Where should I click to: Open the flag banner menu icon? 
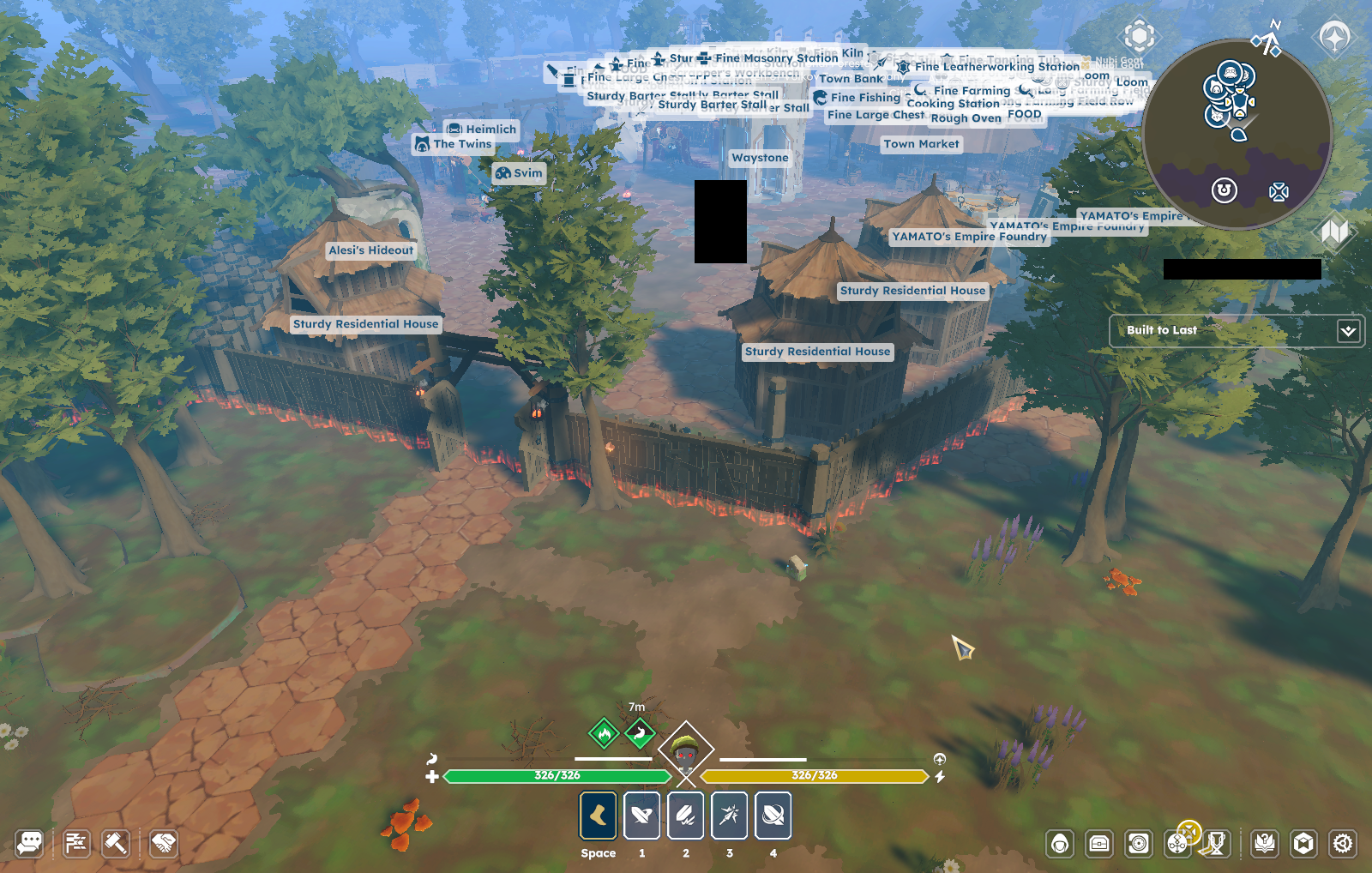coord(76,843)
